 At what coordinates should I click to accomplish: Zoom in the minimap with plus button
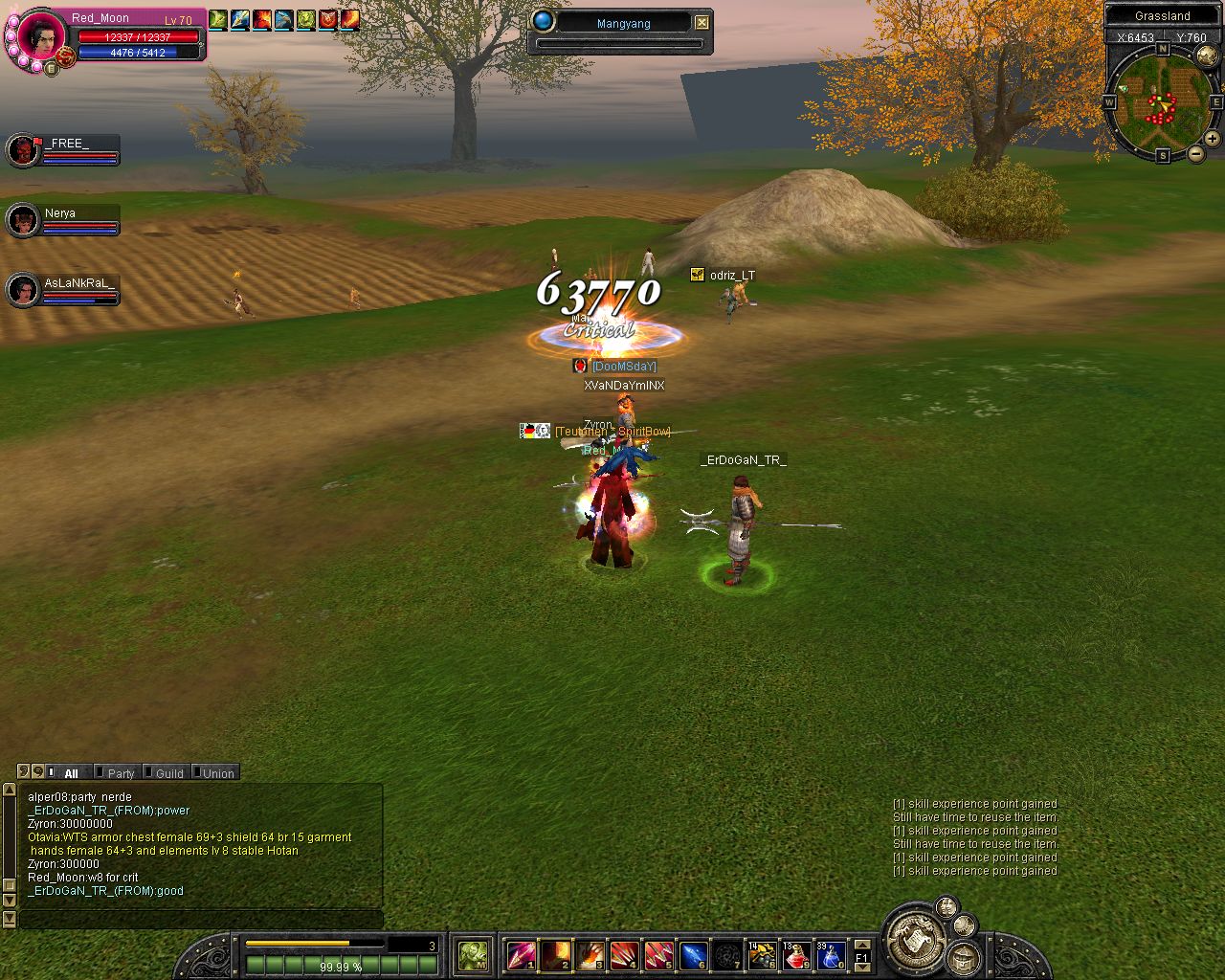[x=1212, y=139]
